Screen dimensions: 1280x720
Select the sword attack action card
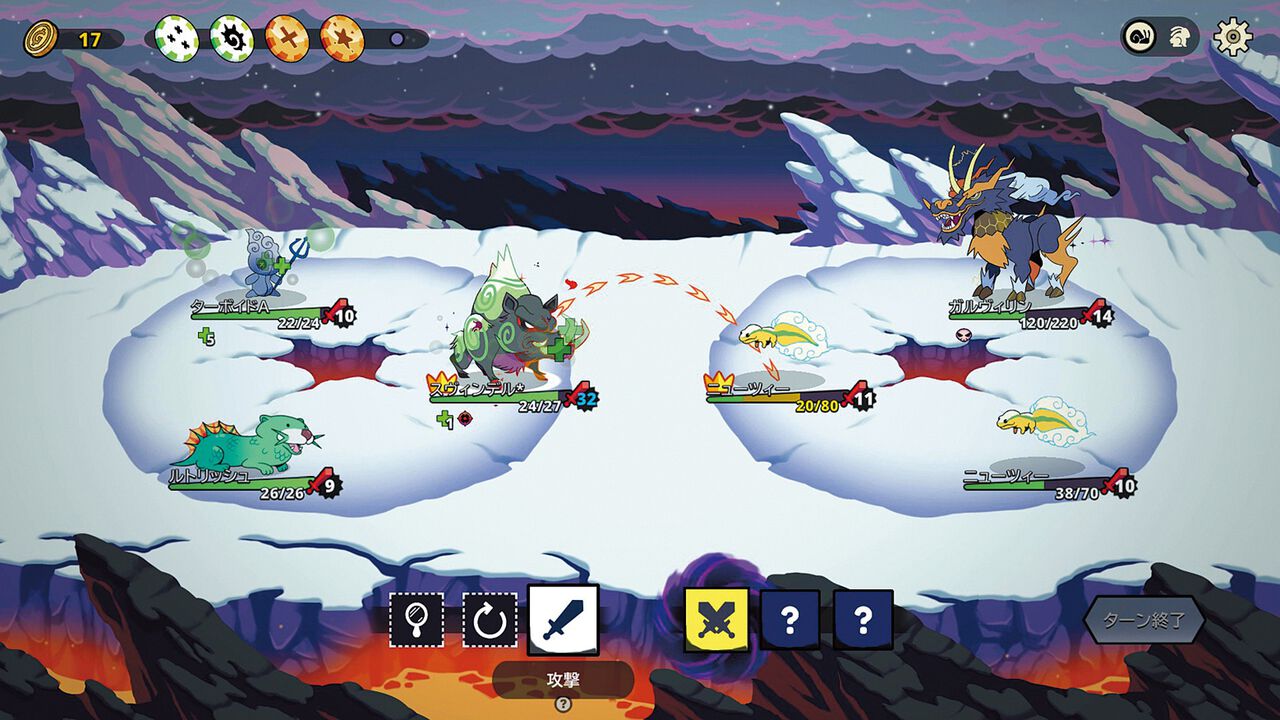(x=563, y=620)
